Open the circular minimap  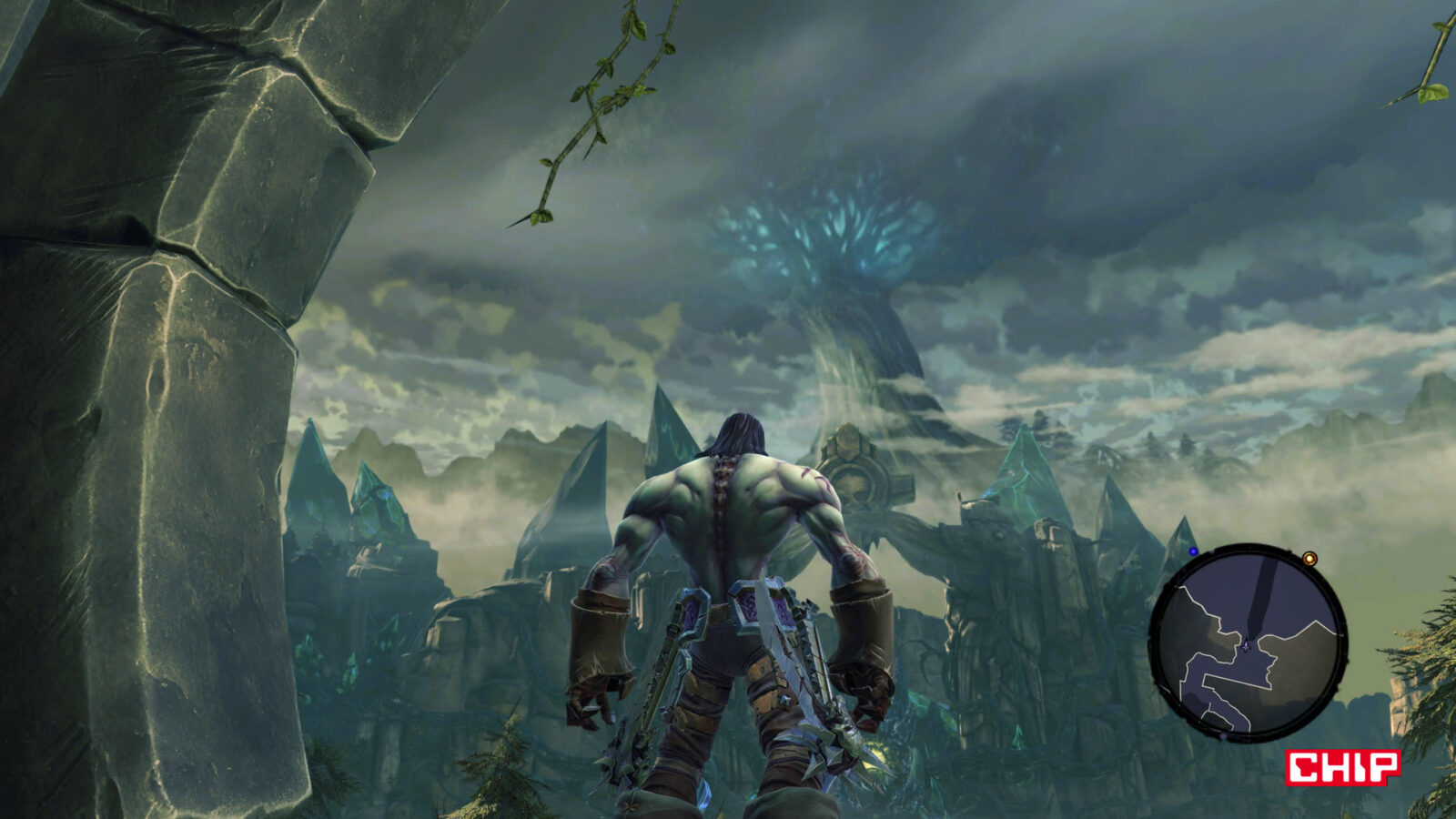point(1248,642)
